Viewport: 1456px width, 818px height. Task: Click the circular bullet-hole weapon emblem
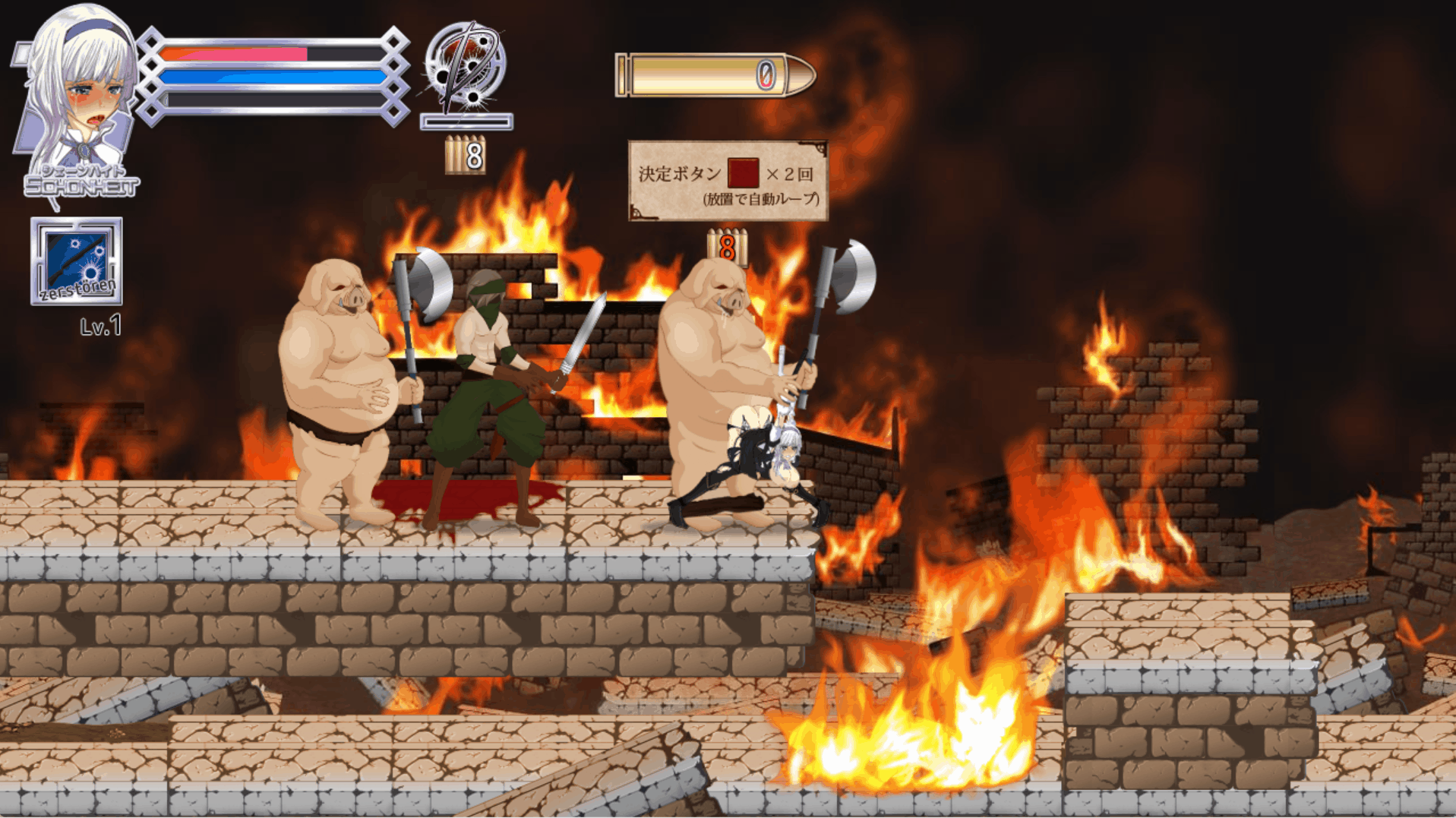464,66
